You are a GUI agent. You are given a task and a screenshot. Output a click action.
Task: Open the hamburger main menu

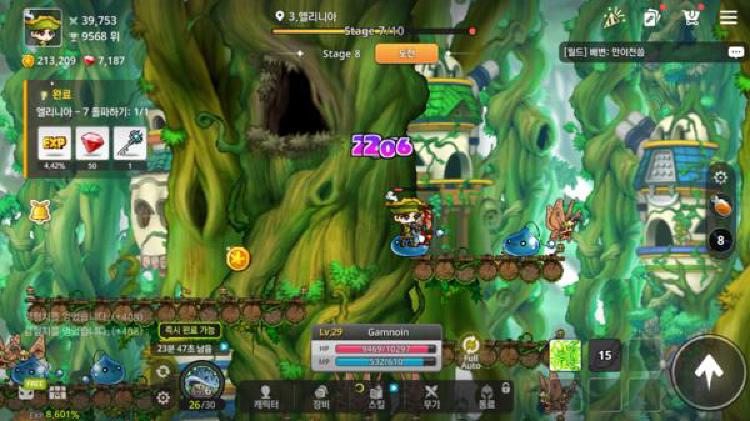[x=727, y=18]
